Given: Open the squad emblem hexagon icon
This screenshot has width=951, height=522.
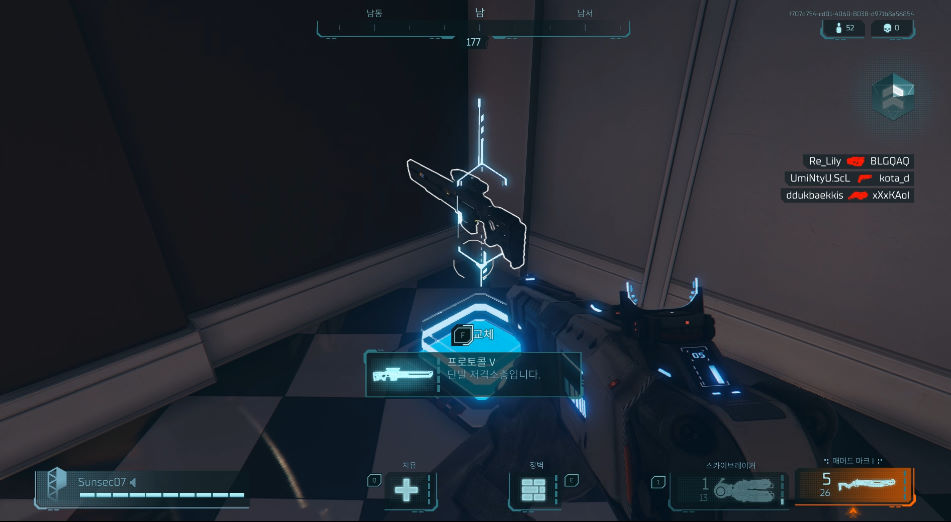Looking at the screenshot, I should coord(891,96).
